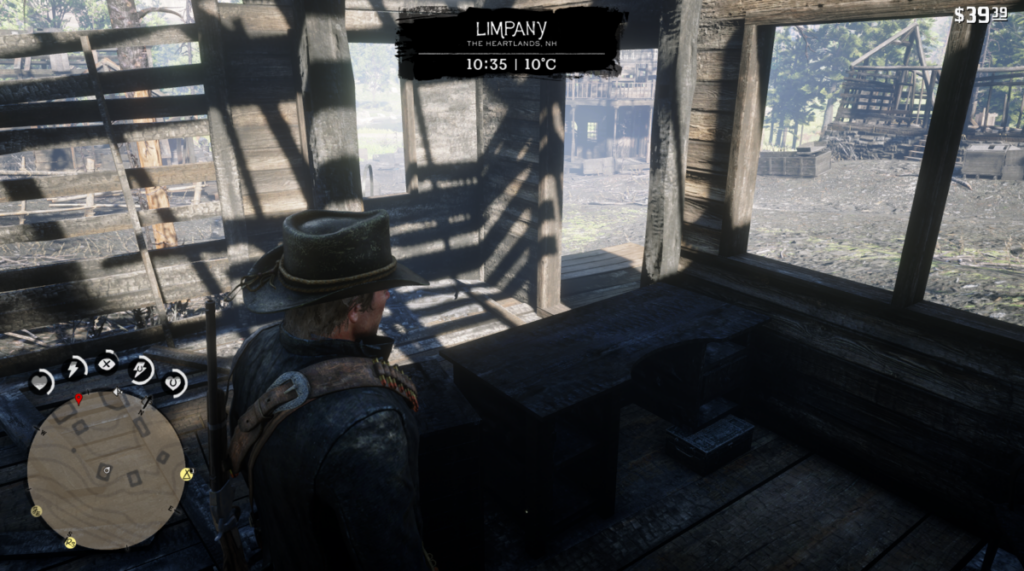
Task: Select the yellow camp tent marker
Action: (186, 474)
